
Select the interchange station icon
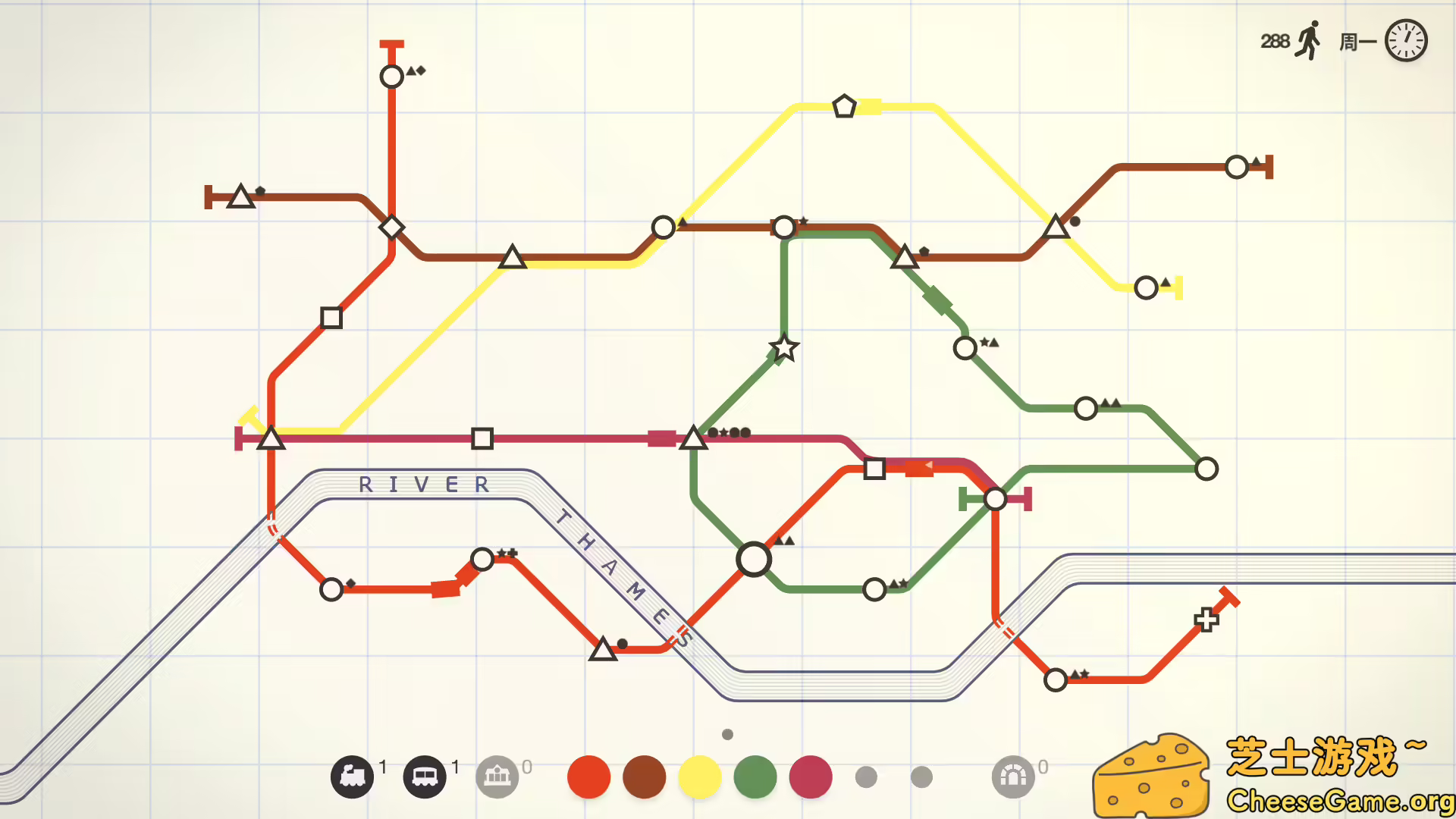pyautogui.click(x=499, y=776)
